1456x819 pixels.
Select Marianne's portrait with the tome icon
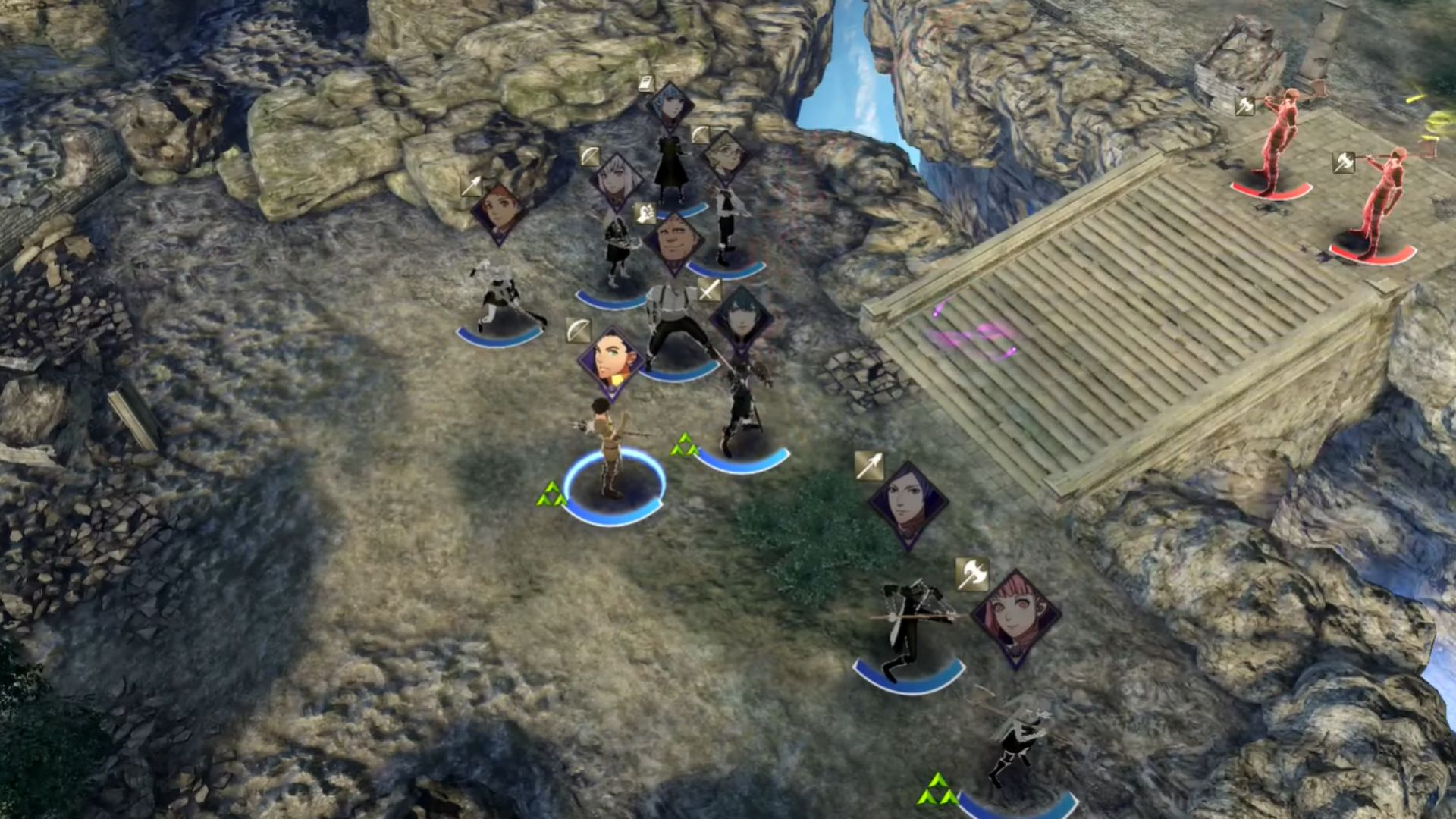click(670, 108)
